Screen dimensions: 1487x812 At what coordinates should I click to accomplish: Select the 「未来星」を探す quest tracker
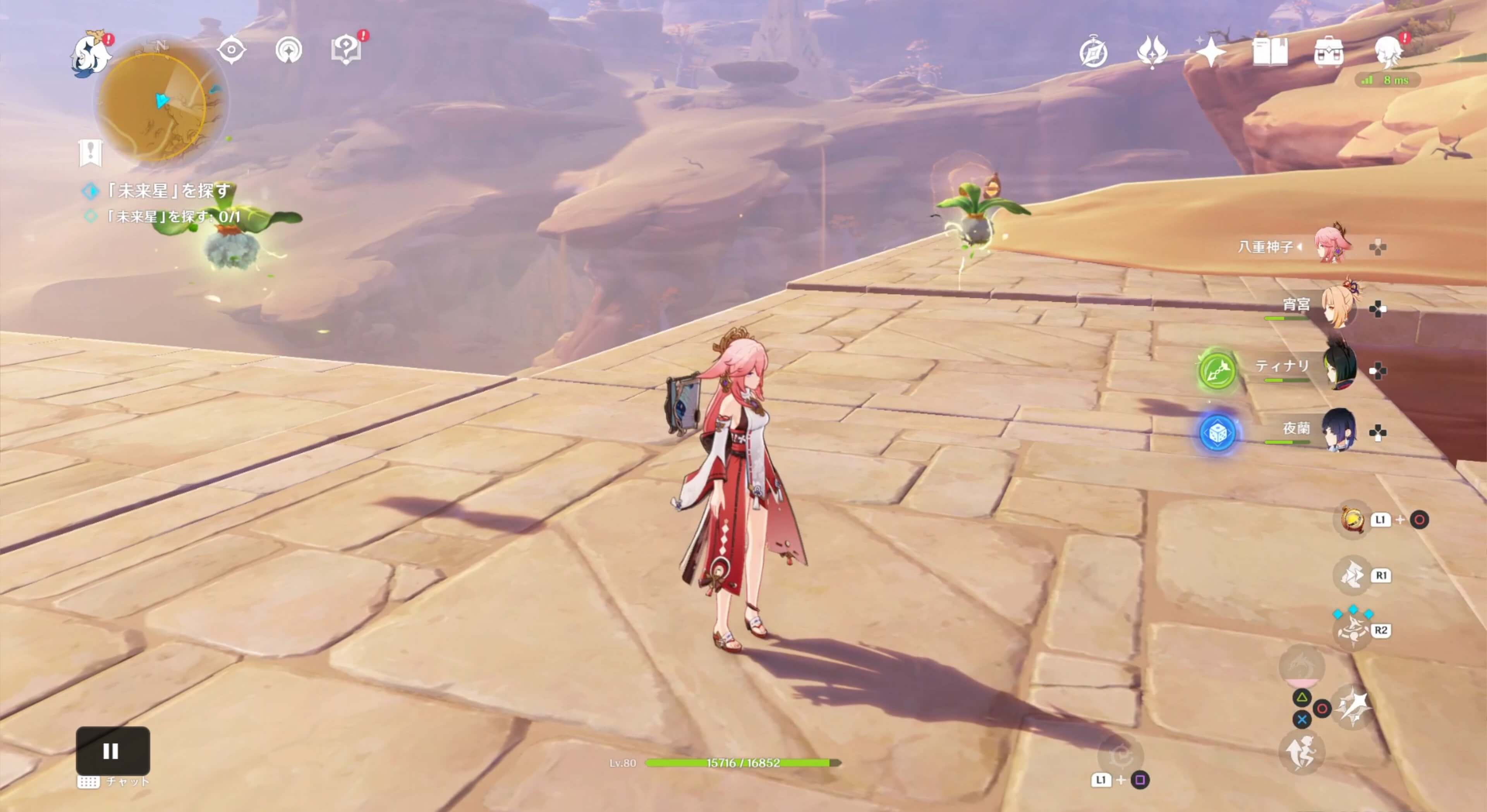pos(167,191)
